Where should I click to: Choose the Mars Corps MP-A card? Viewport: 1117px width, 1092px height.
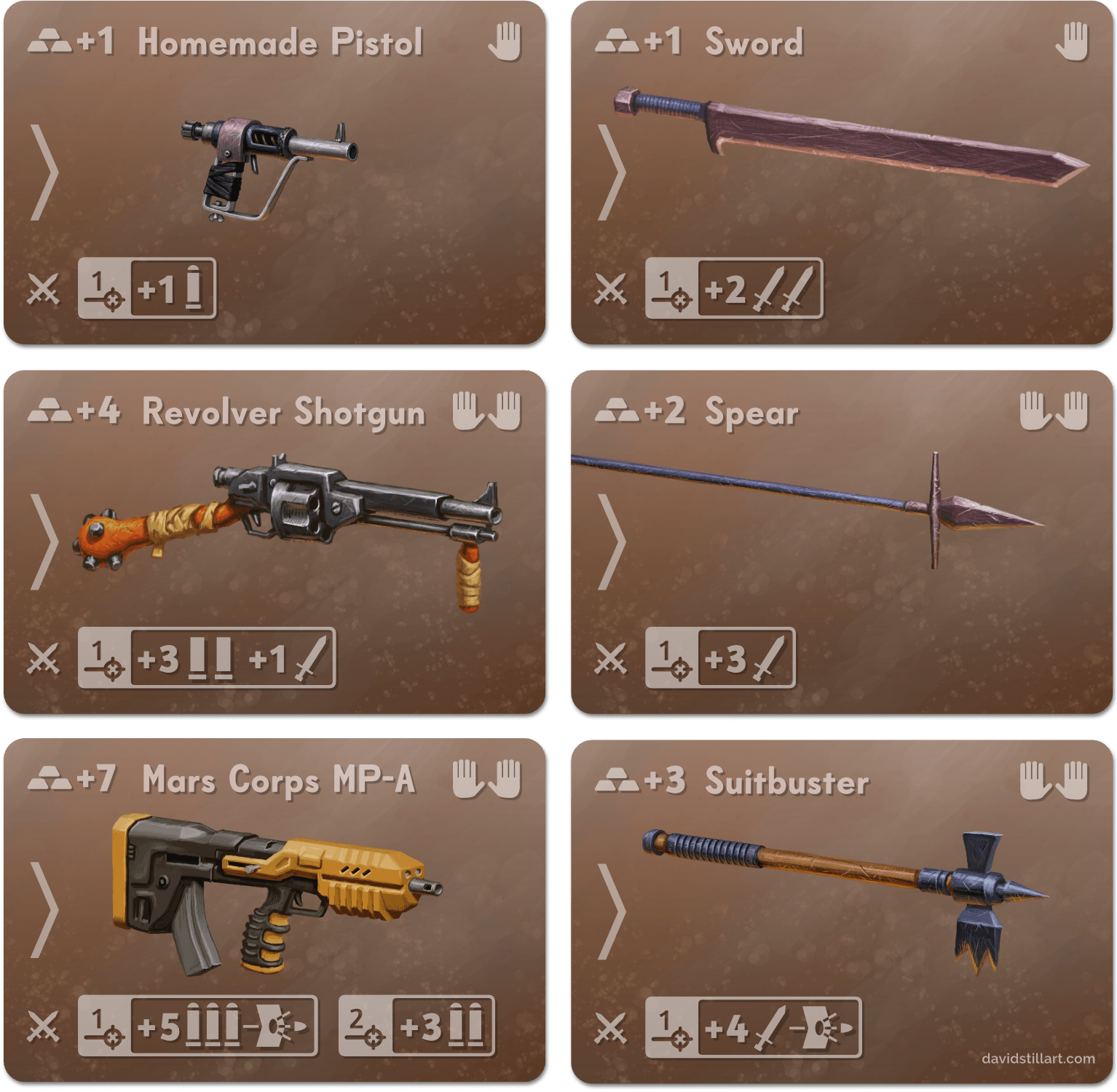[274, 911]
